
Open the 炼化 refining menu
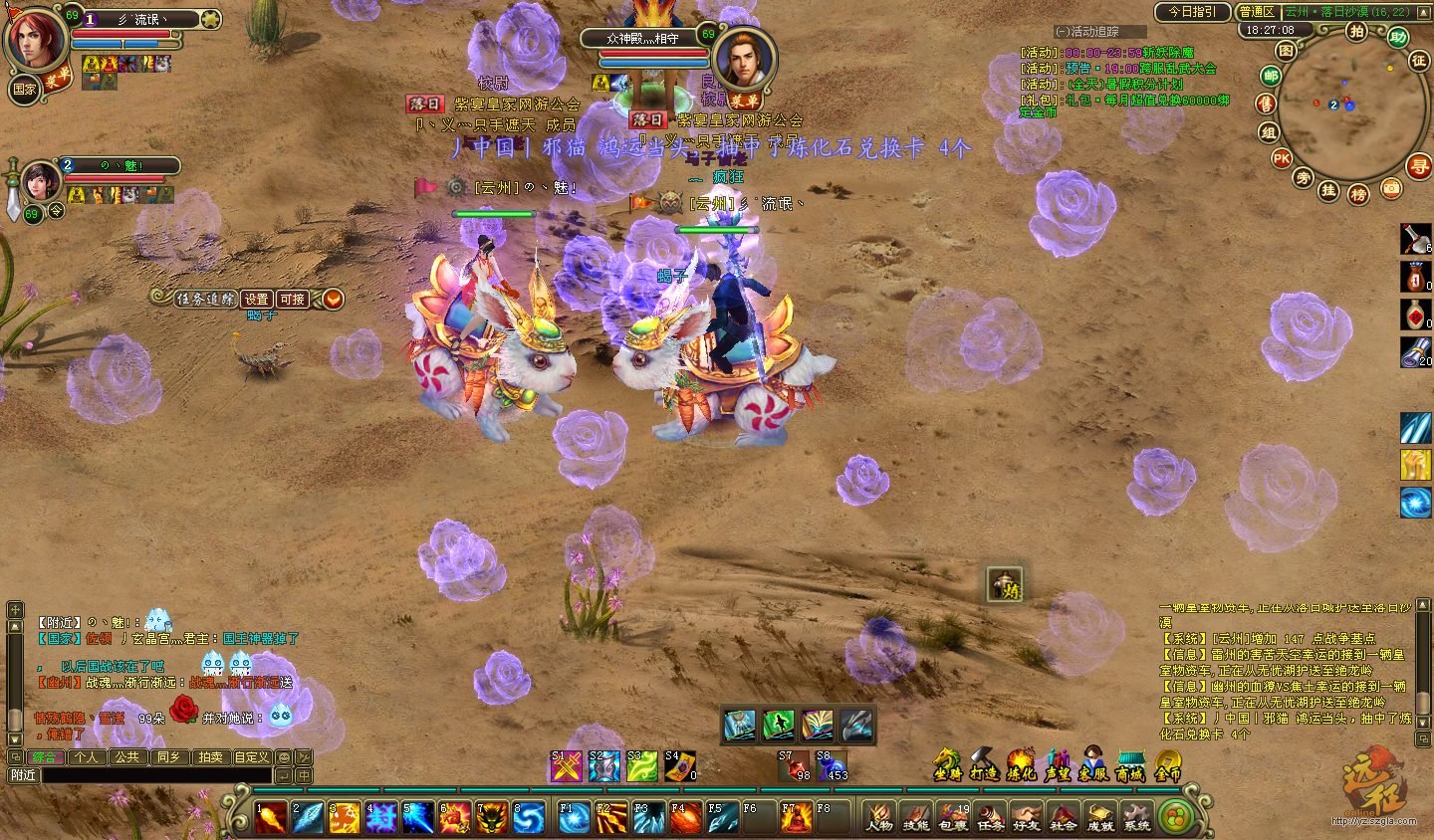[x=1021, y=764]
